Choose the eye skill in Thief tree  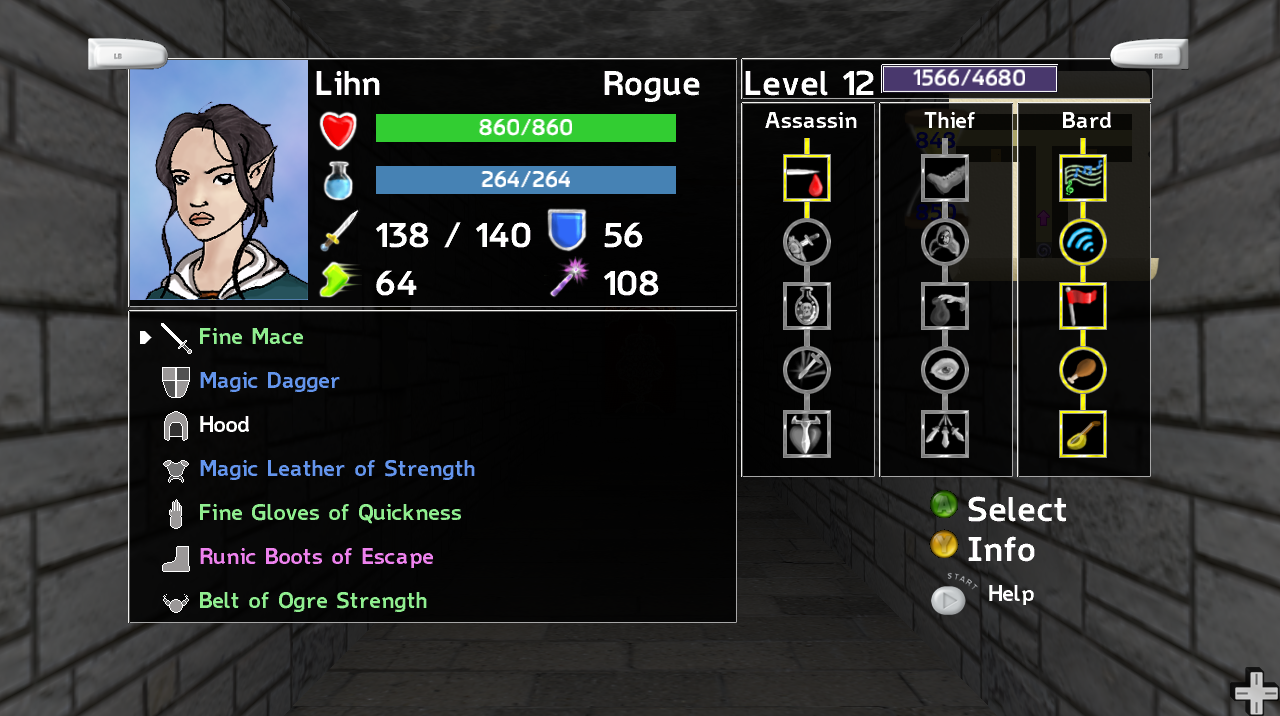click(x=945, y=370)
